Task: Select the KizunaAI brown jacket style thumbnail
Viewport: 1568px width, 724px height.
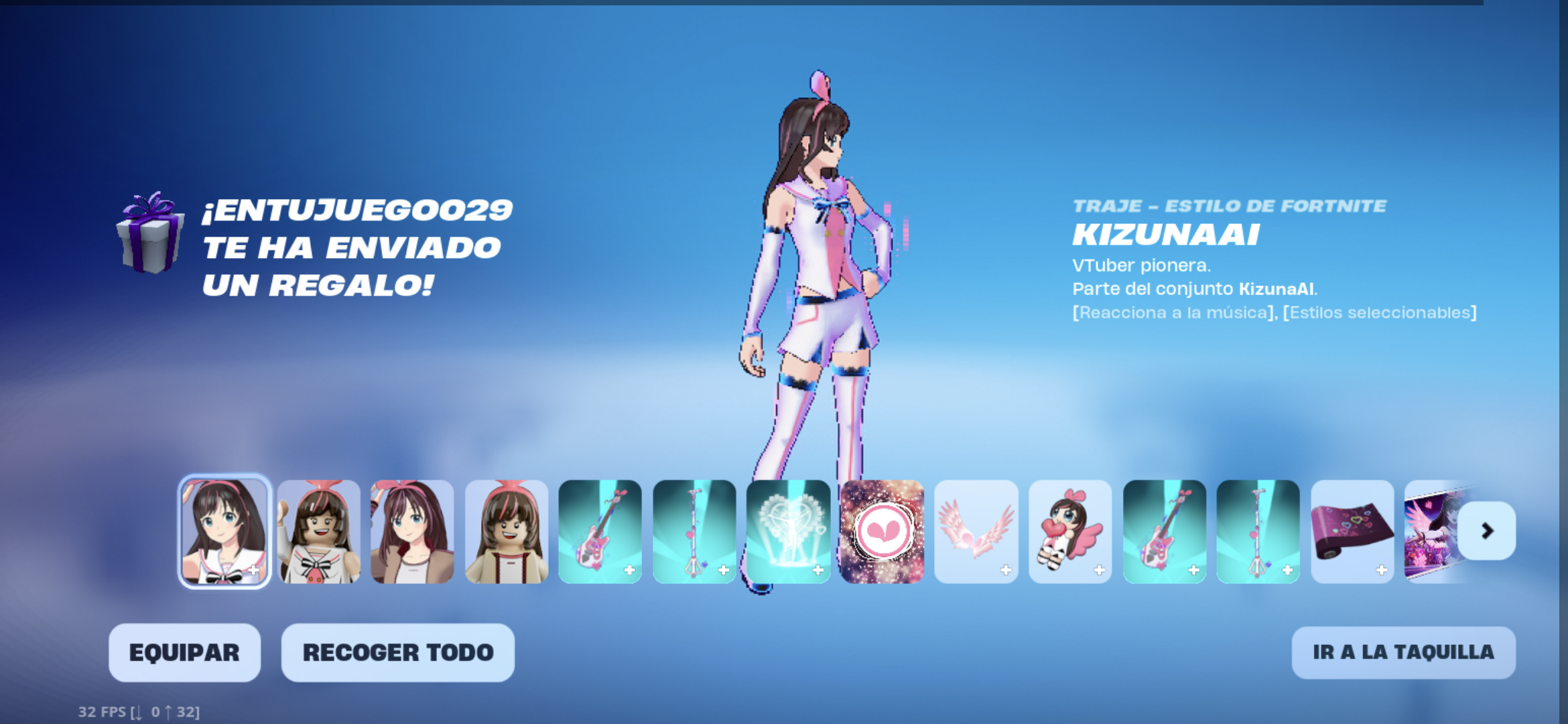Action: (x=412, y=531)
